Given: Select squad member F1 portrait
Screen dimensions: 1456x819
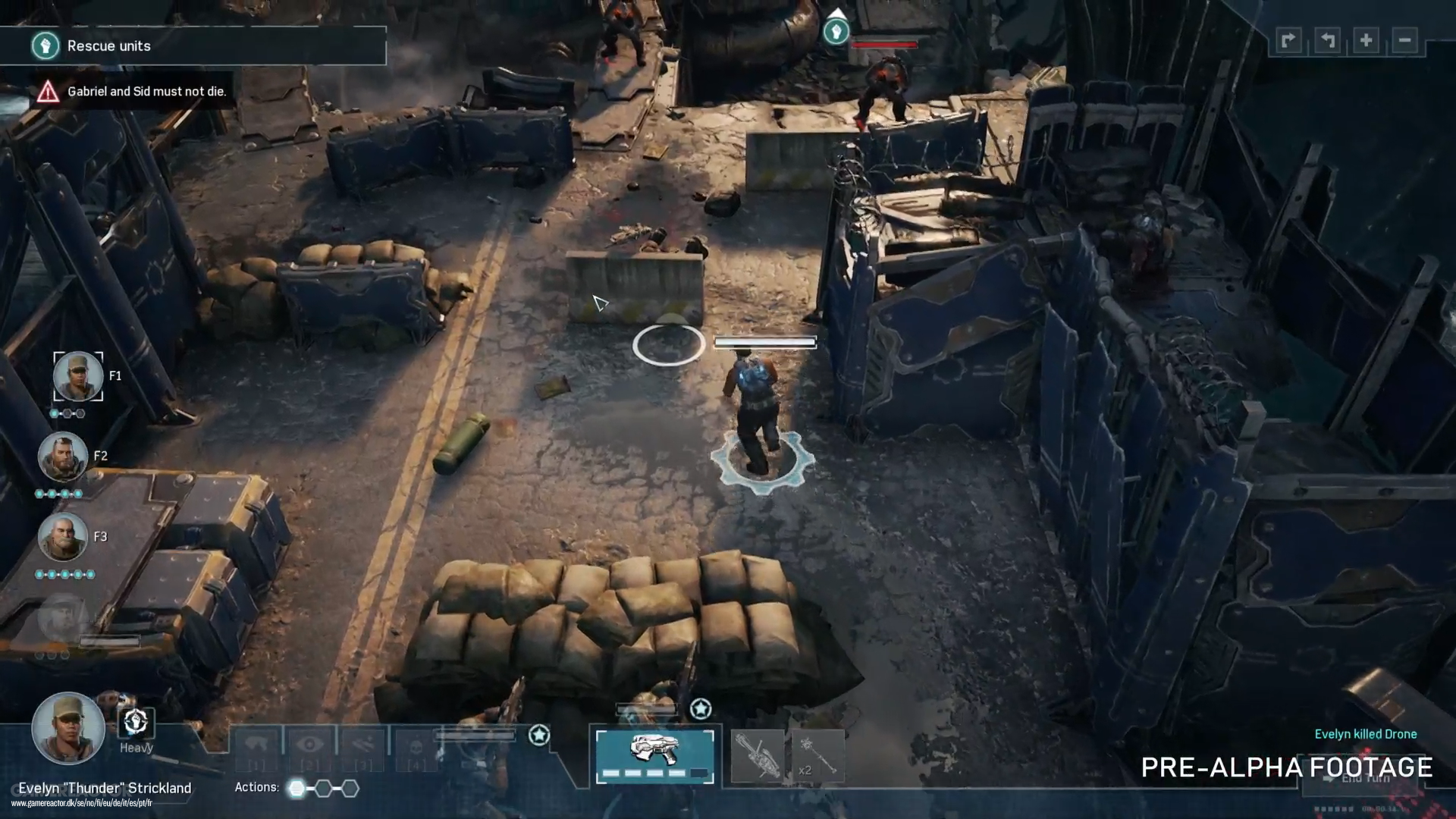Looking at the screenshot, I should (78, 376).
